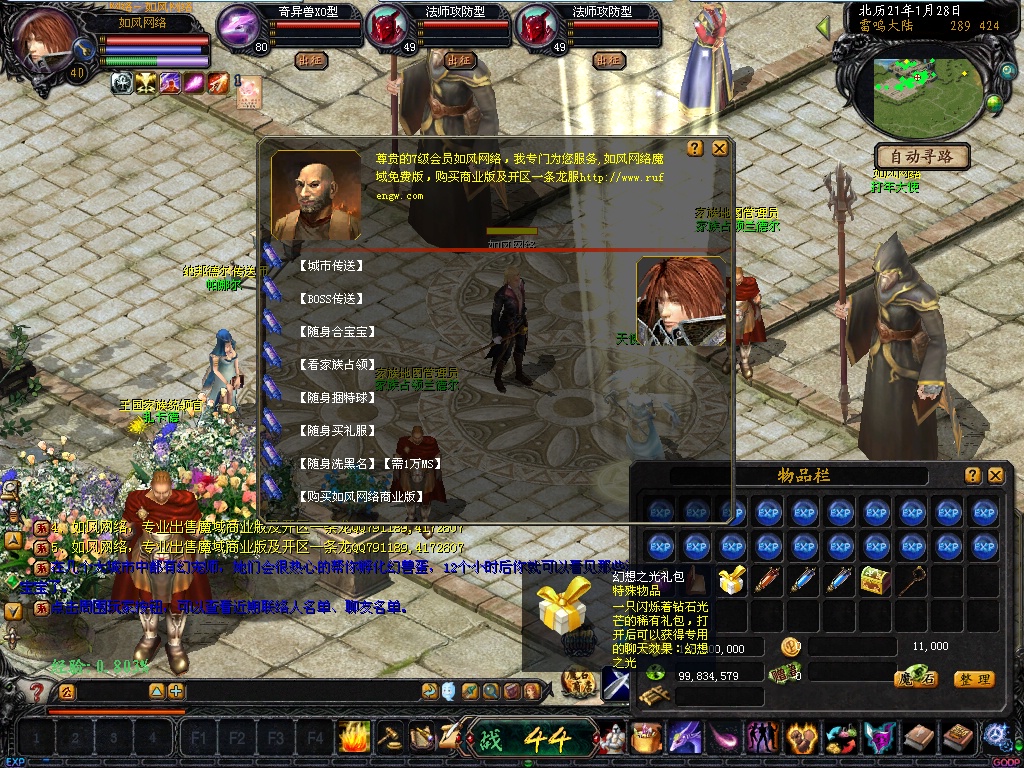The image size is (1024, 768).
Task: Pick the 随身合宝宝 option
Action: pos(335,331)
